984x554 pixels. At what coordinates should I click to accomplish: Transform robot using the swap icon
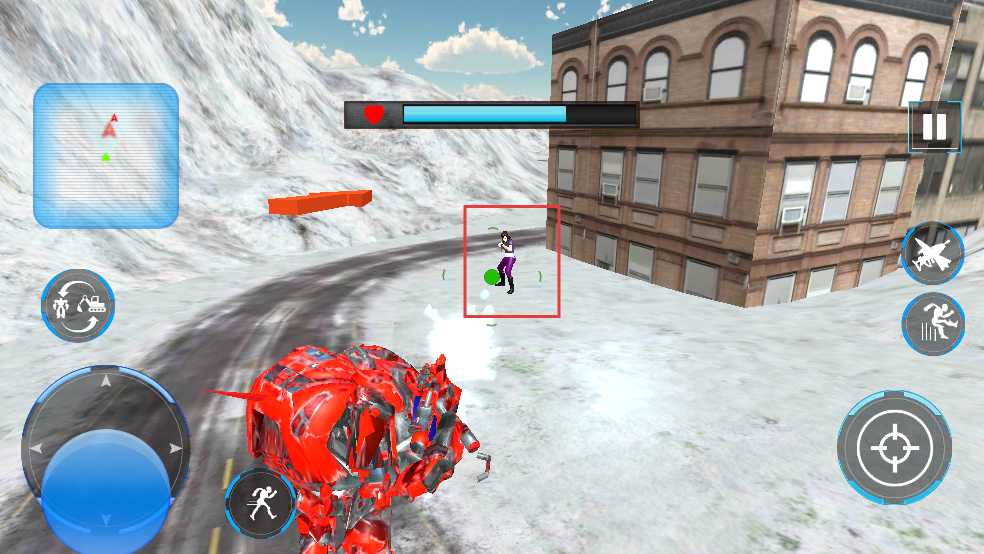[x=78, y=306]
